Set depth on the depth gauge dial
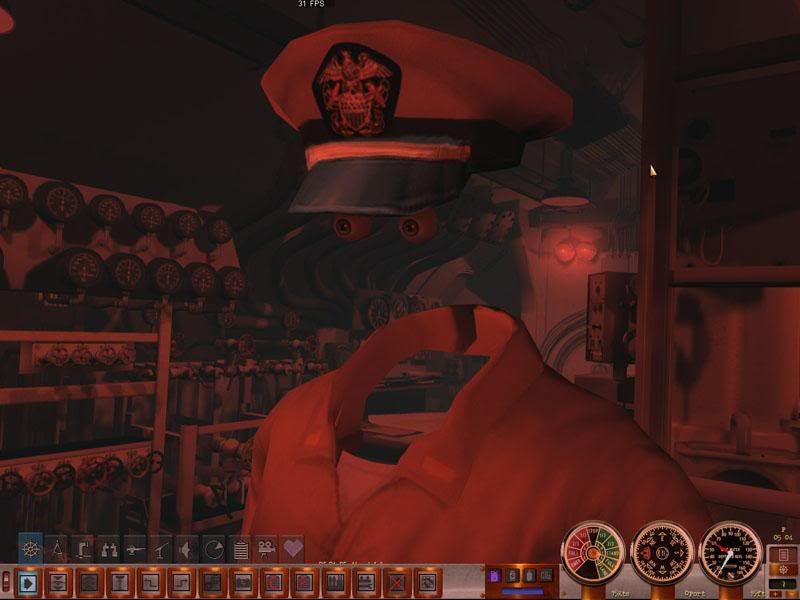The width and height of the screenshot is (800, 600). coord(731,553)
